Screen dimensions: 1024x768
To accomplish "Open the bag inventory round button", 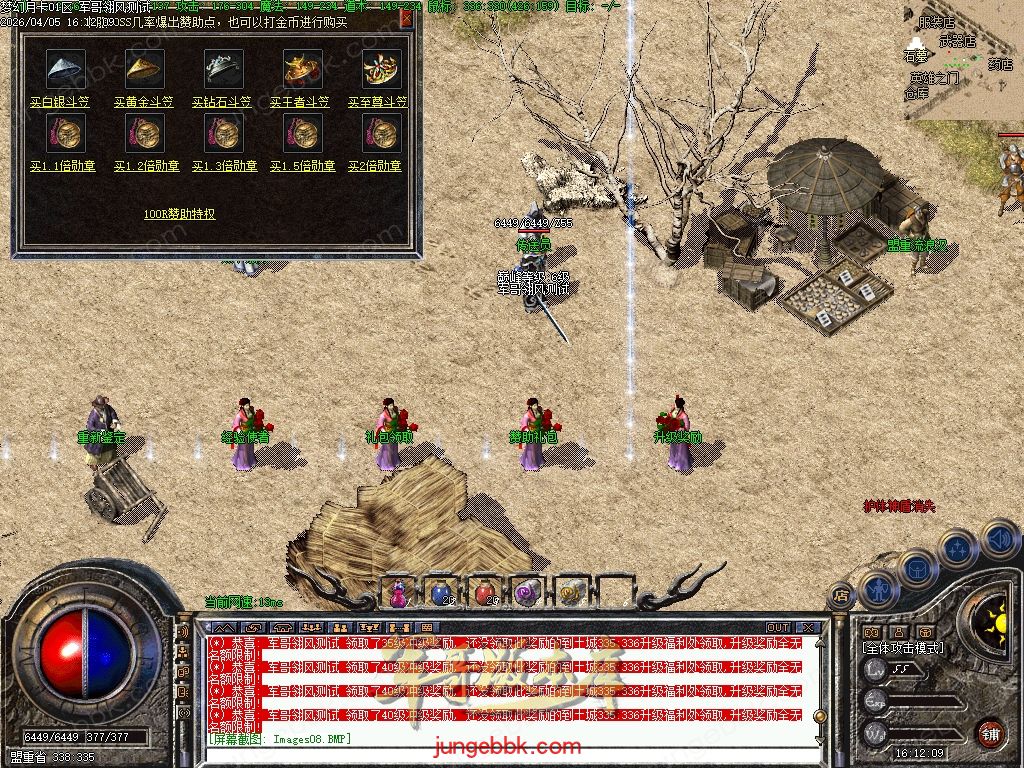I will [916, 567].
